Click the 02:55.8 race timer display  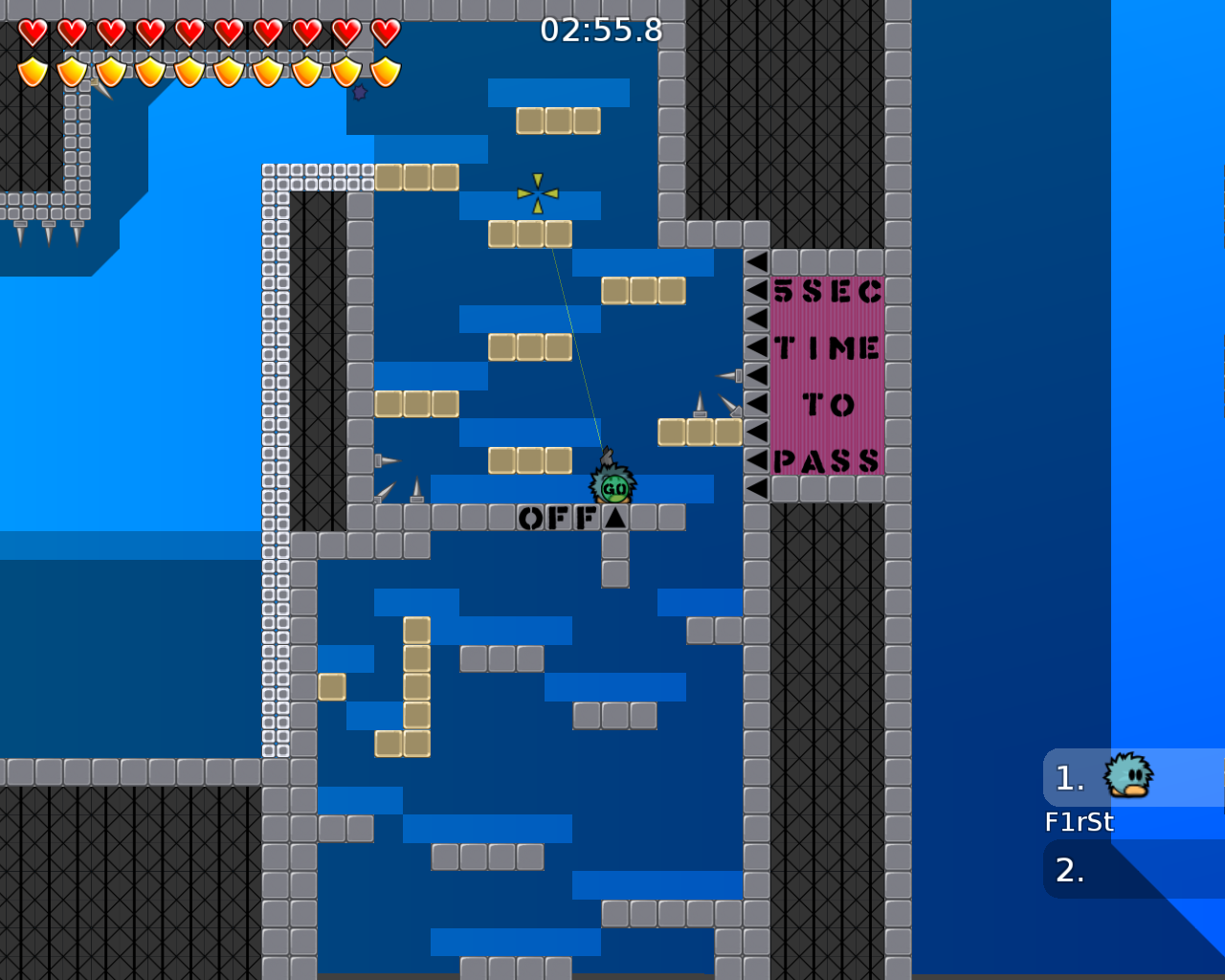pos(600,31)
